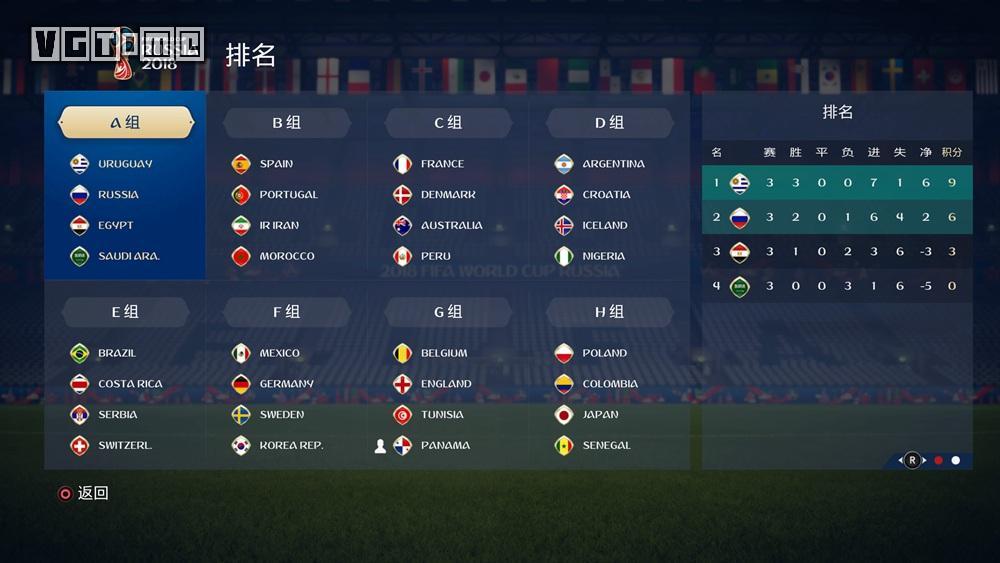Image resolution: width=1000 pixels, height=563 pixels.
Task: Open the G组 group standings
Action: tap(447, 312)
